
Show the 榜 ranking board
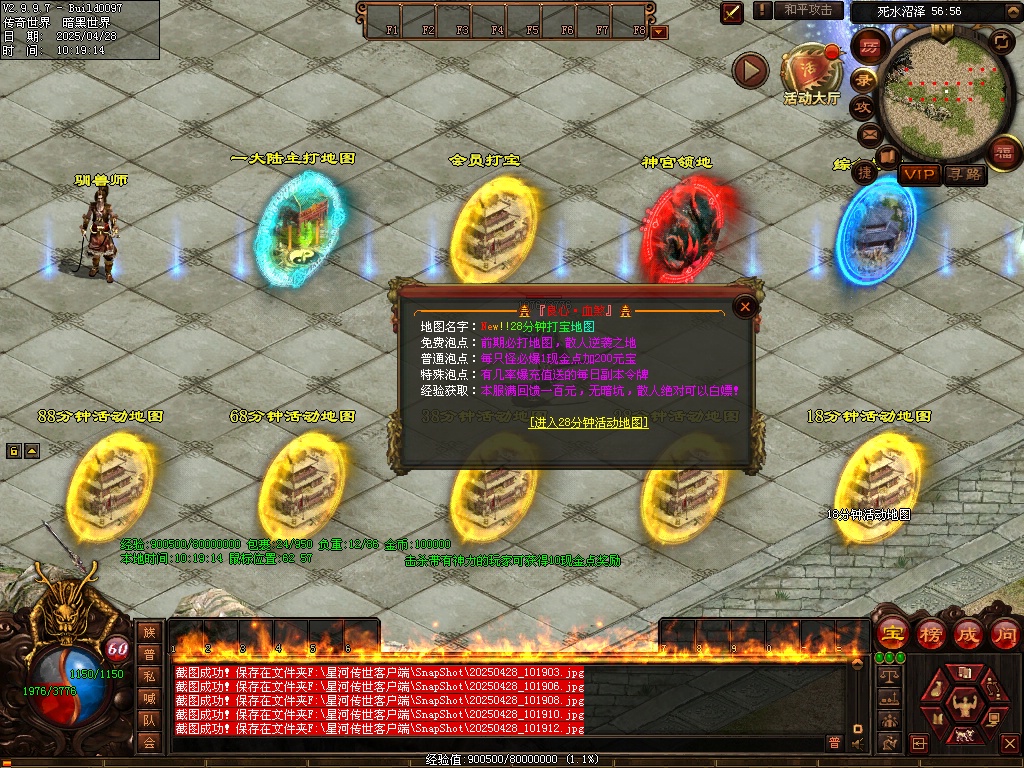pyautogui.click(x=931, y=634)
